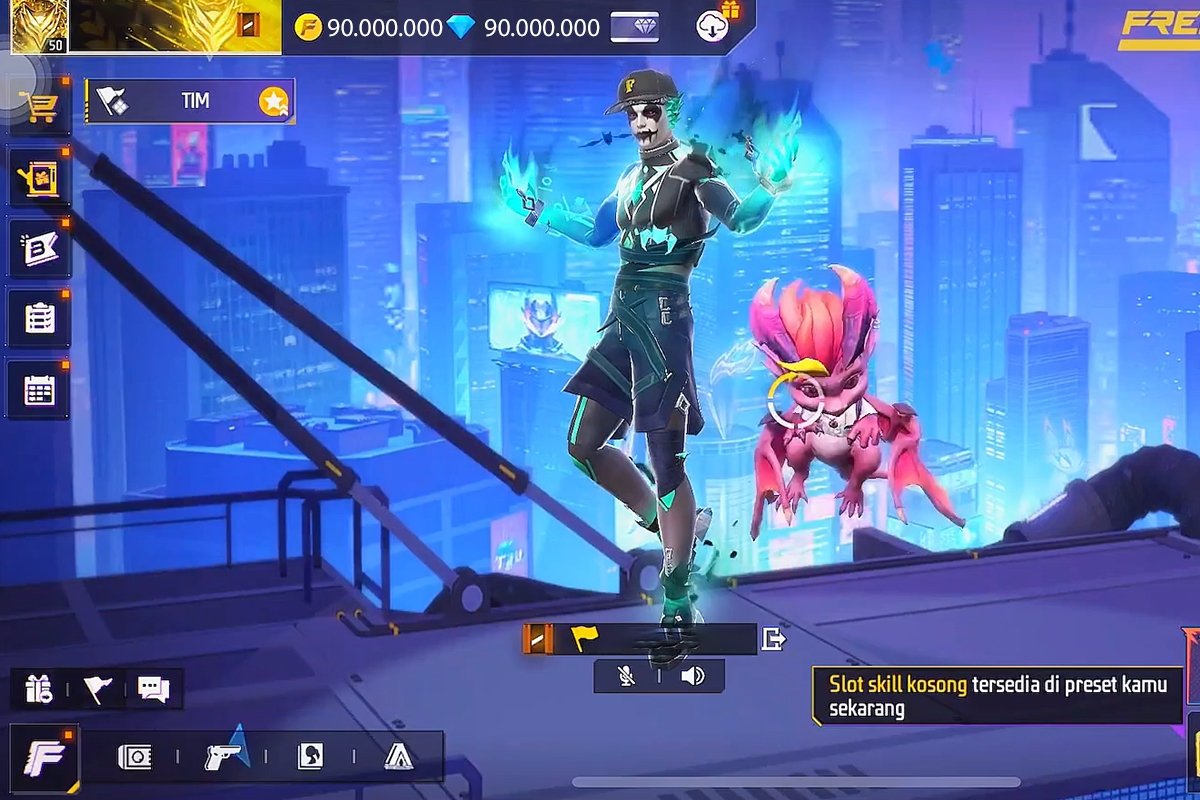Open the diamond top-up card button
The image size is (1200, 800).
[x=635, y=27]
